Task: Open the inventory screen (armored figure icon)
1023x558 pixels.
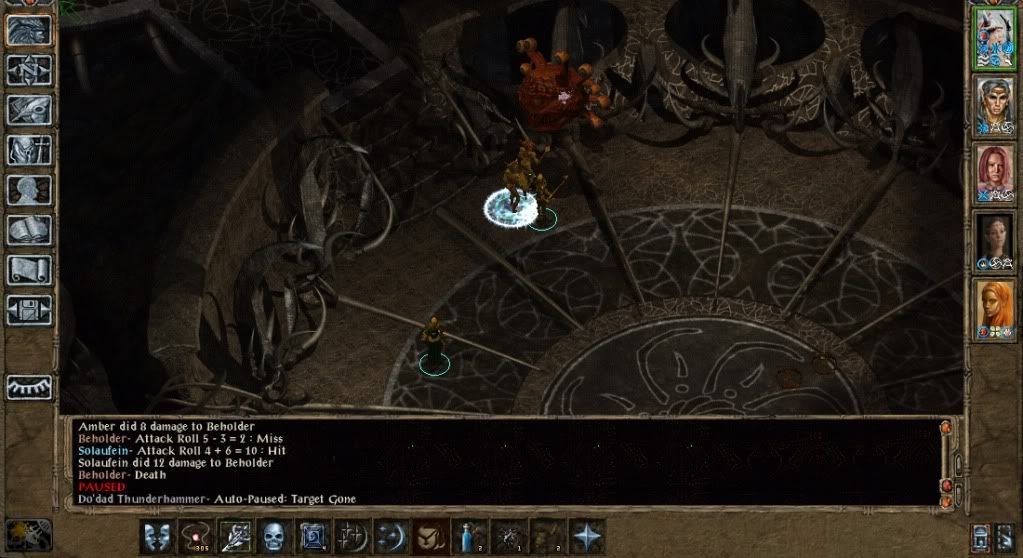Action: pyautogui.click(x=28, y=150)
